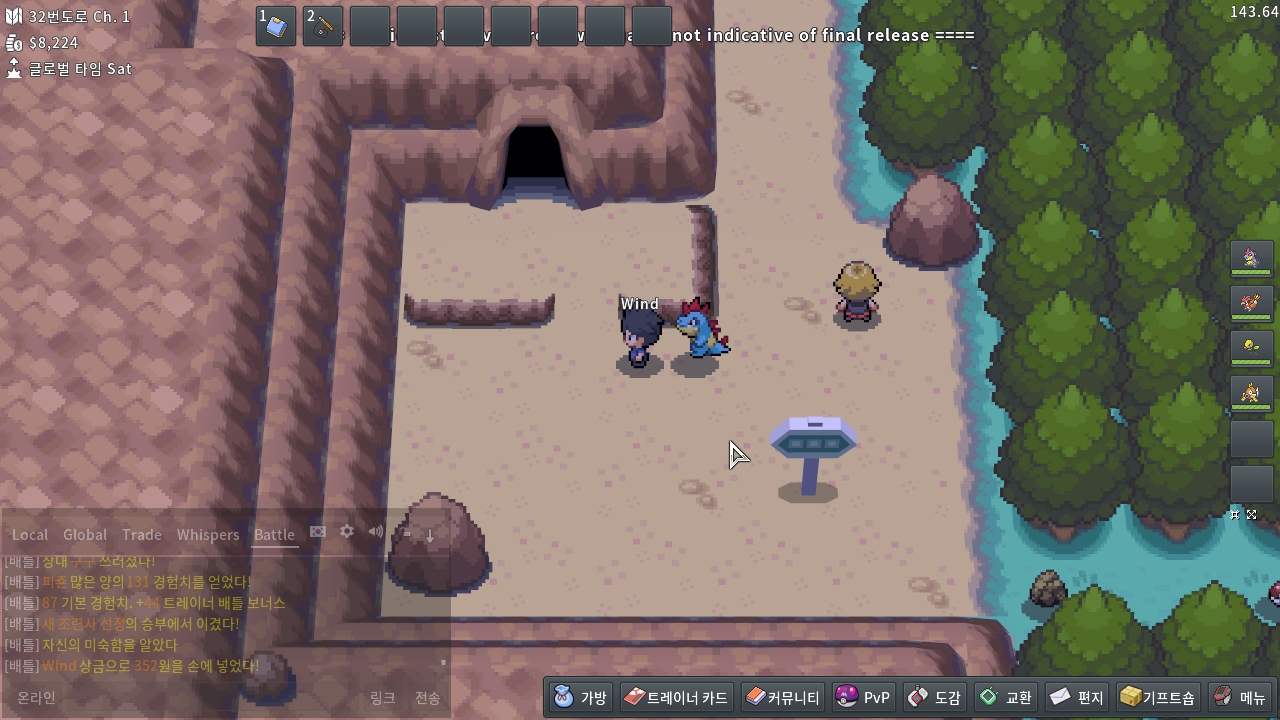Open the 메뉴 main menu
The height and width of the screenshot is (720, 1280).
point(1240,697)
